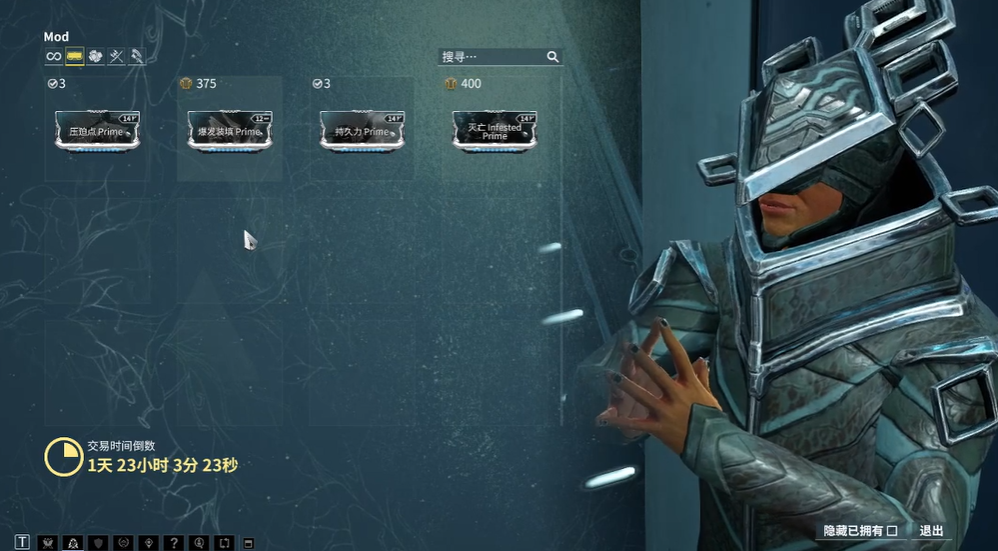Open the question mark help icon
Screen dimensions: 998x551
tap(174, 542)
